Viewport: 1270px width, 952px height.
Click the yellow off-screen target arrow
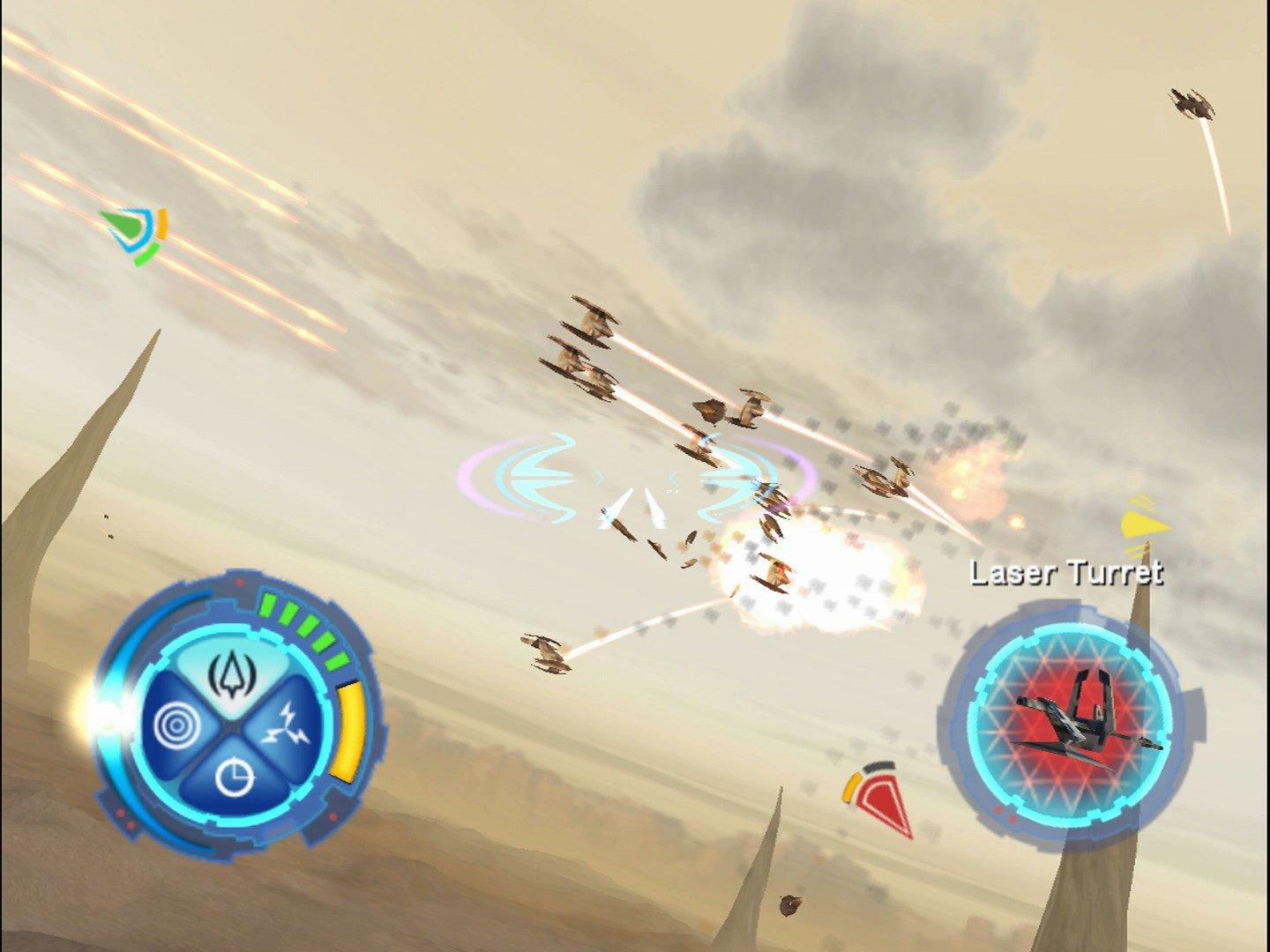coord(1140,526)
